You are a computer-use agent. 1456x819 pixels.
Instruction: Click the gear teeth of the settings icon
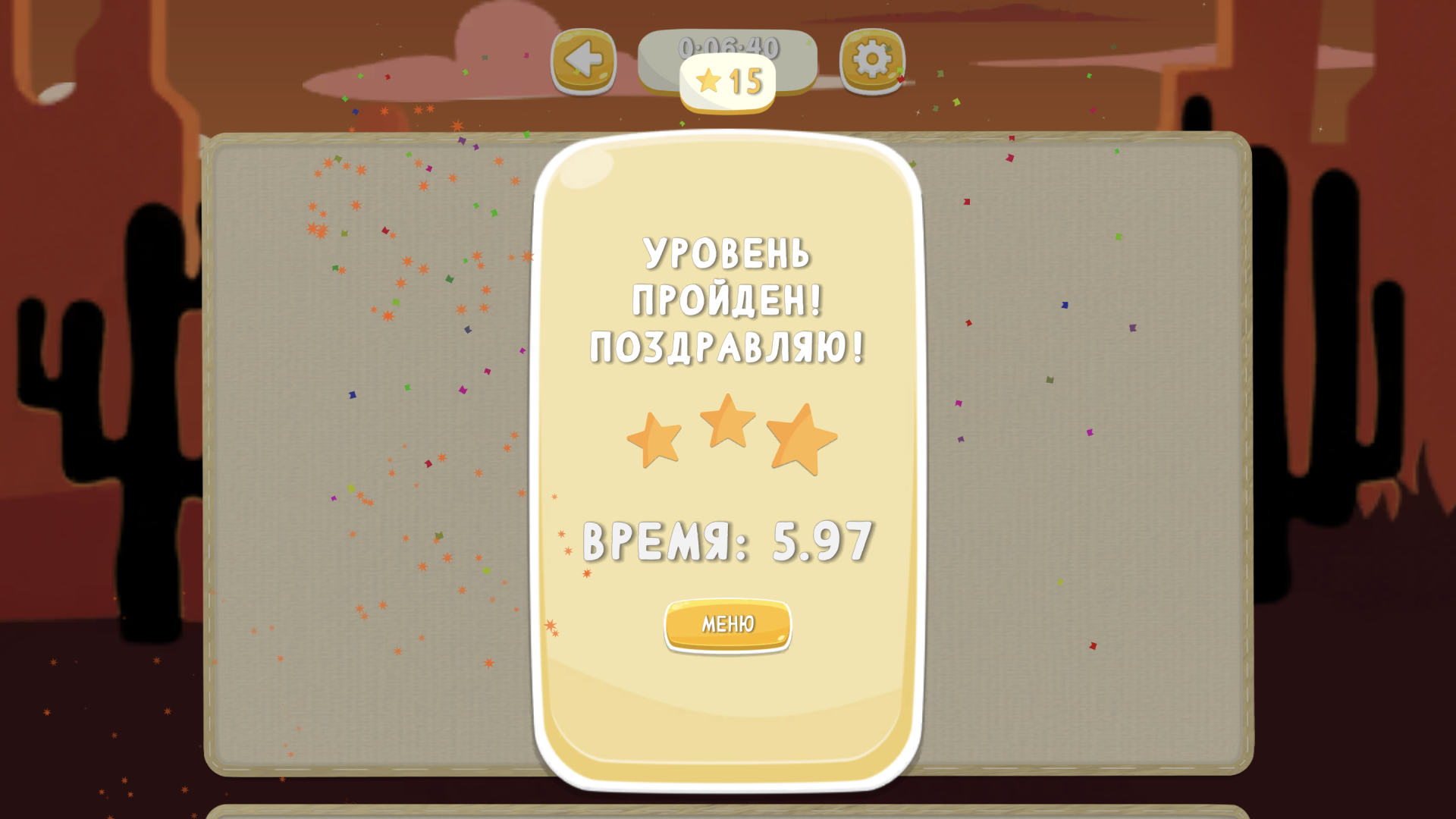871,45
